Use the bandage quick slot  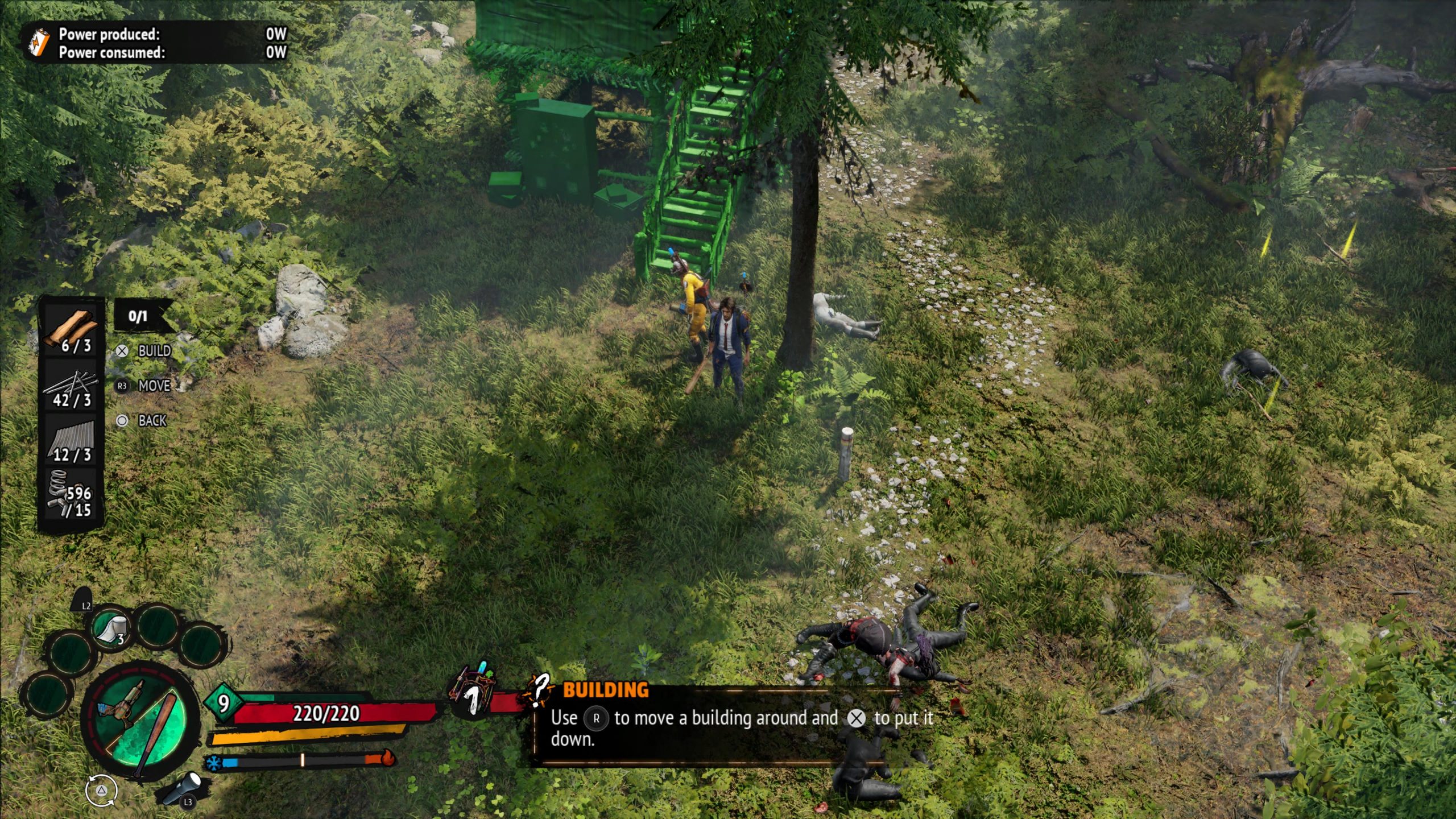tap(110, 629)
